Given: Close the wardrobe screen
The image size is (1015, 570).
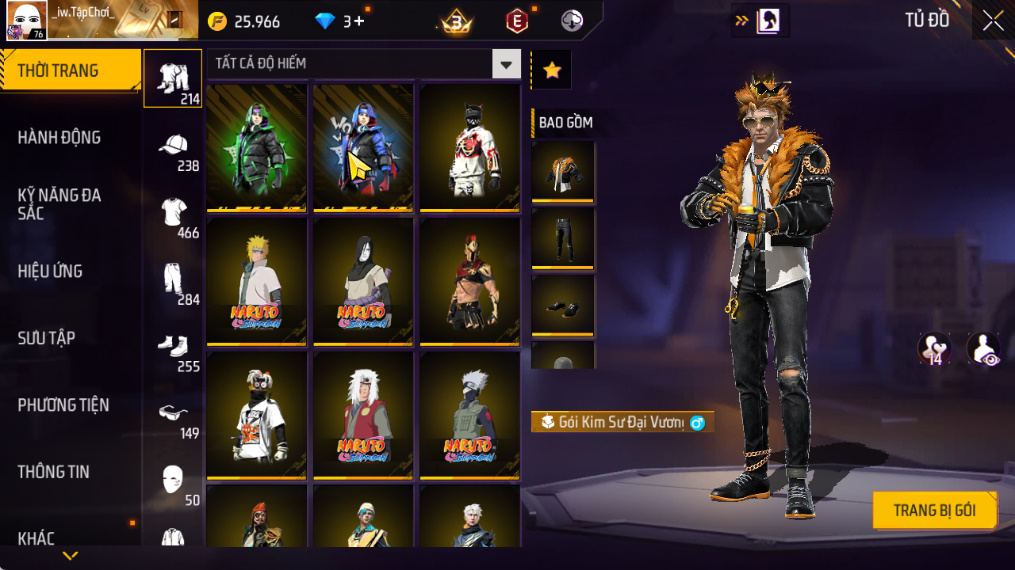Looking at the screenshot, I should click(x=992, y=21).
